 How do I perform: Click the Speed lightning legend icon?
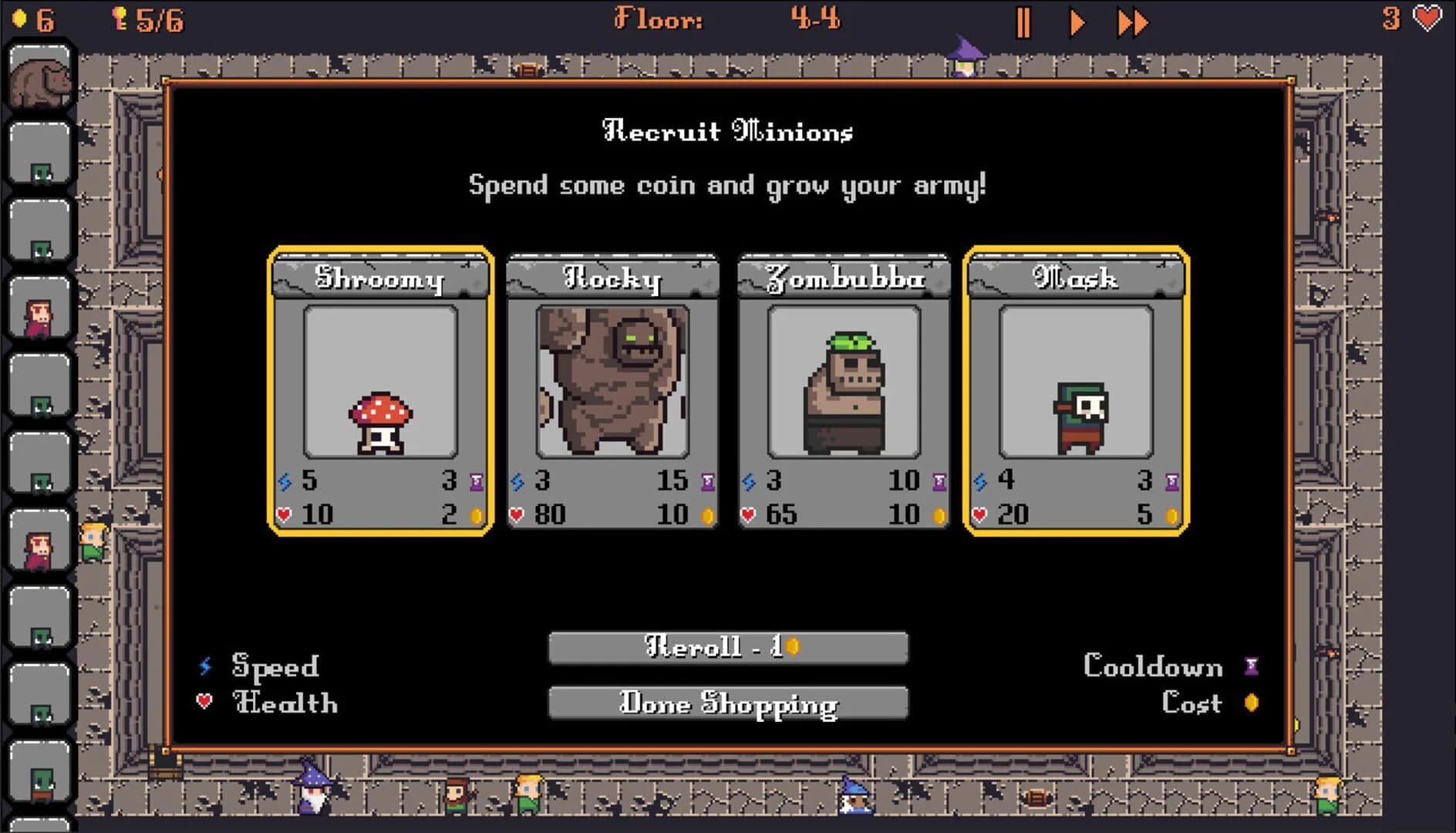tap(204, 666)
